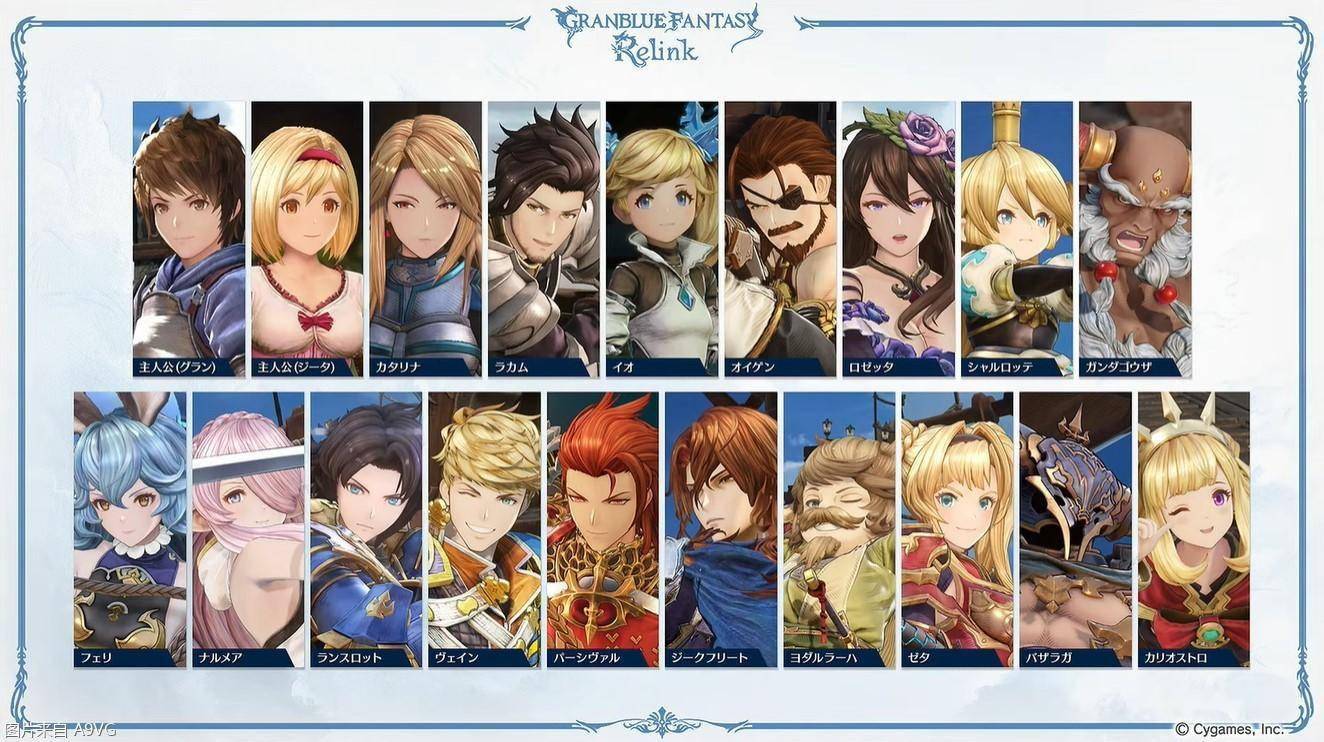The width and height of the screenshot is (1324, 742).
Task: Choose Ghandagoza's character portrait
Action: coord(1135,238)
